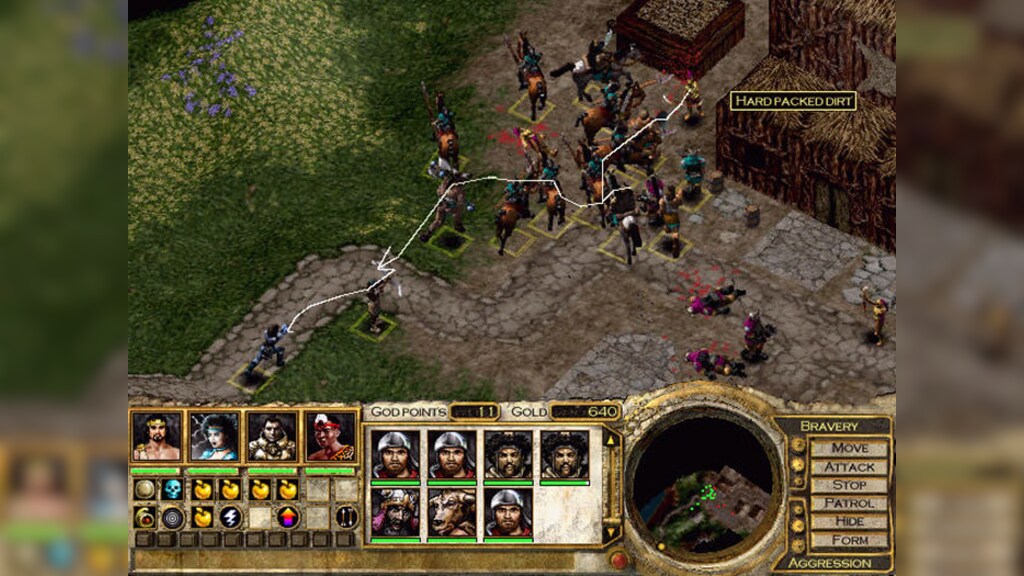Select the minotaur unit portrait
The height and width of the screenshot is (576, 1024).
tap(452, 512)
